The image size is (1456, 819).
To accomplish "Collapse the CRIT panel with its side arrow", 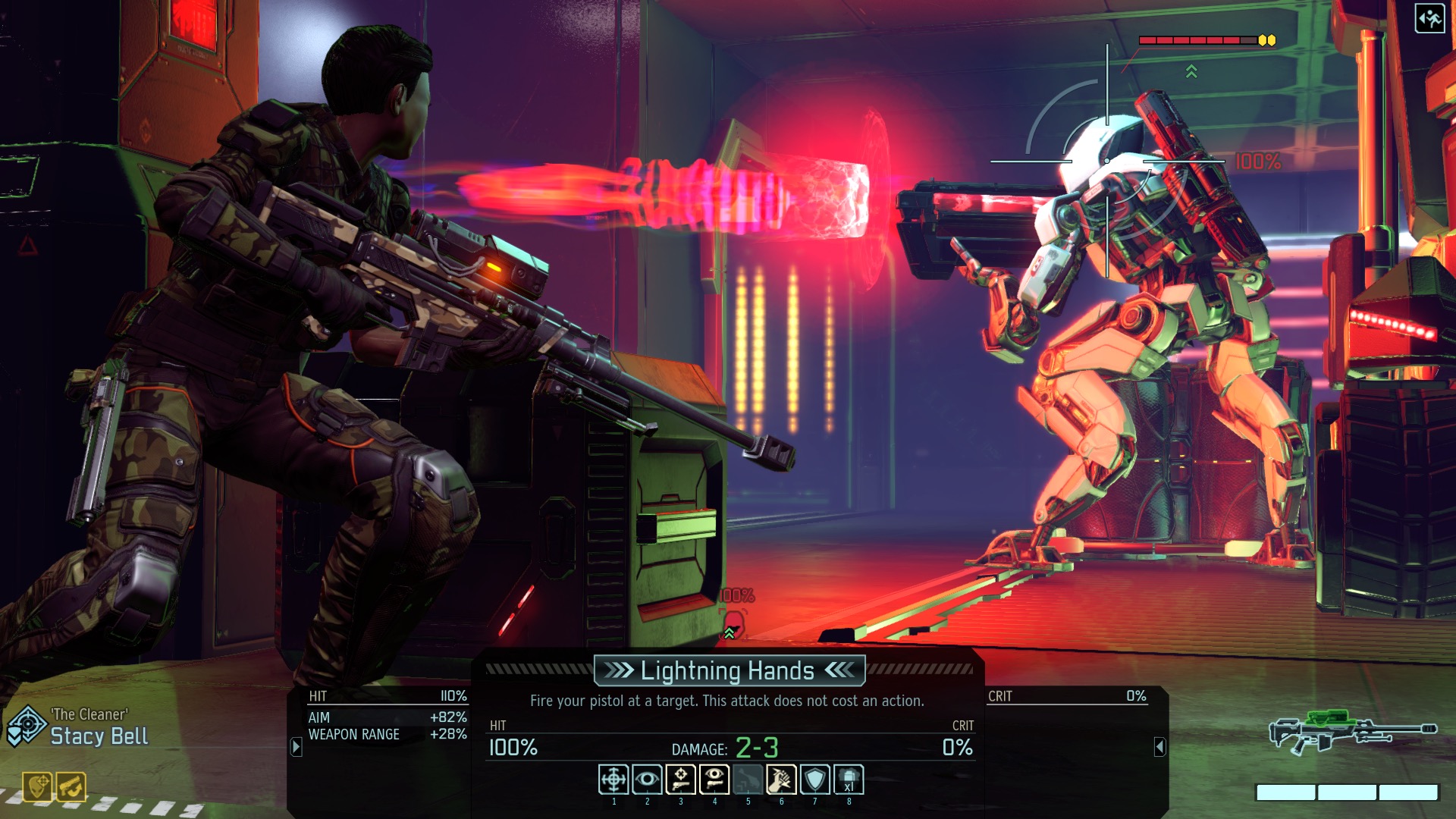I will 1160,745.
